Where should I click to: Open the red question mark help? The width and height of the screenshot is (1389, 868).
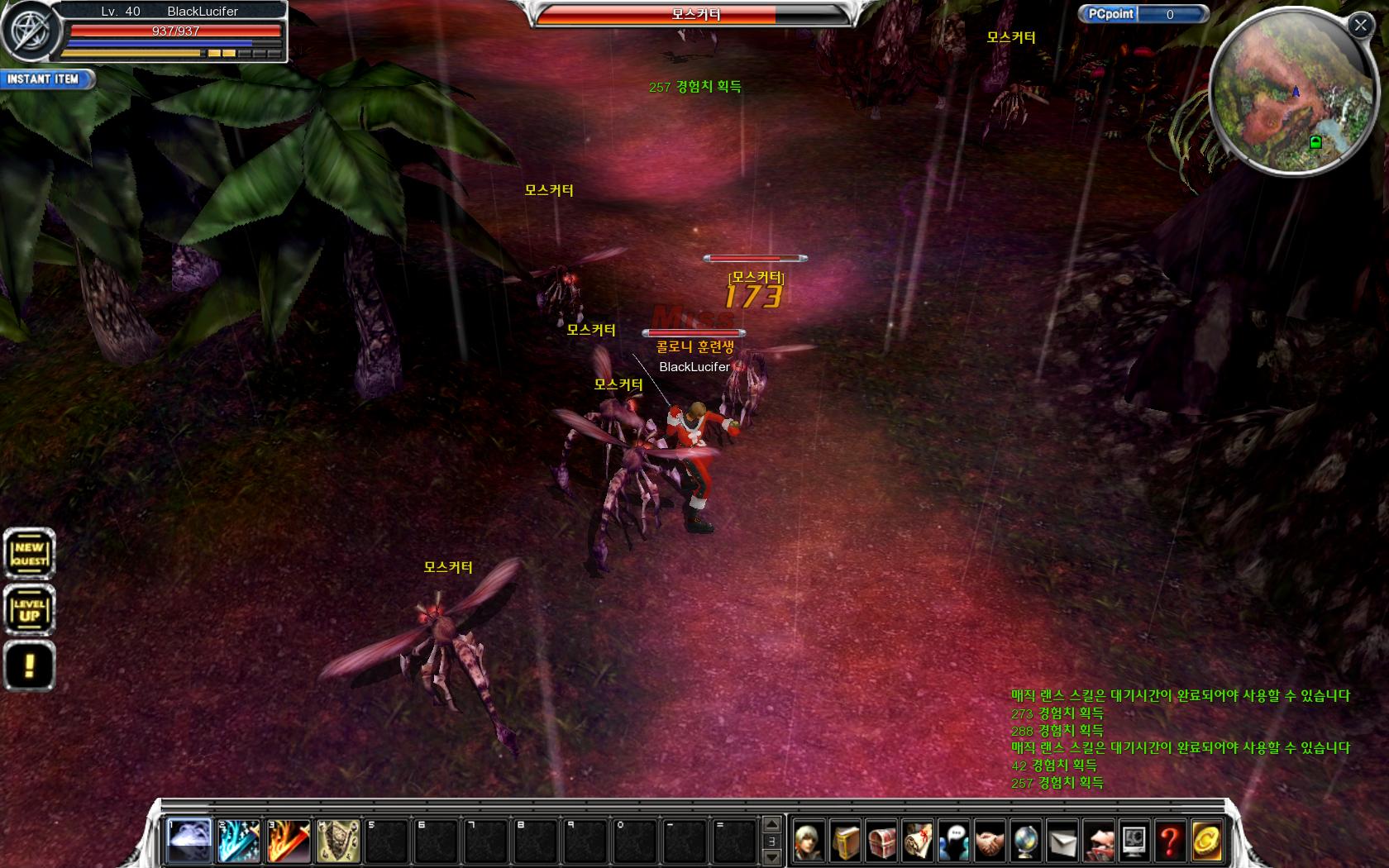(x=1170, y=842)
